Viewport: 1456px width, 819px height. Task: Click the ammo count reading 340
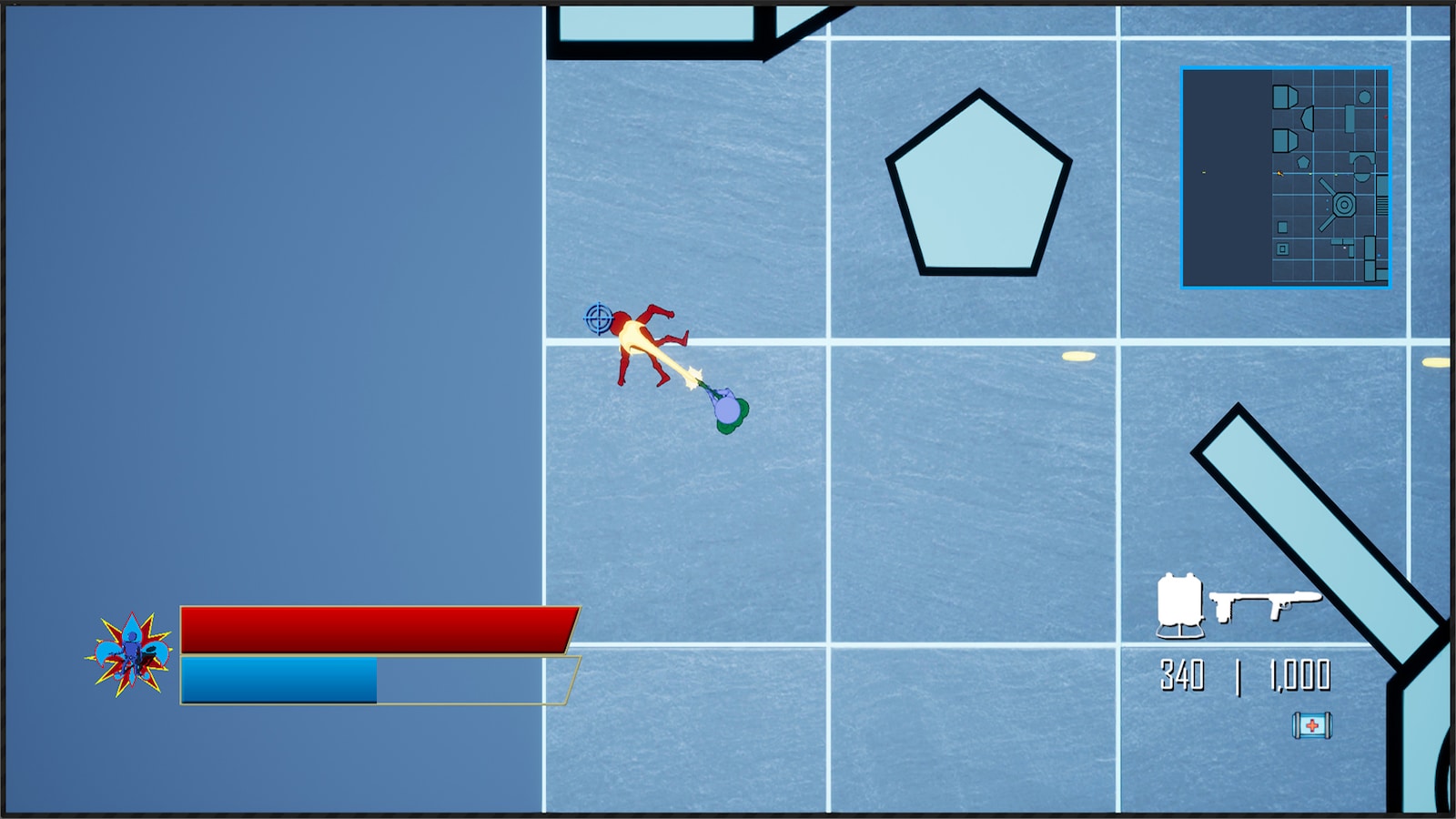(x=1180, y=676)
